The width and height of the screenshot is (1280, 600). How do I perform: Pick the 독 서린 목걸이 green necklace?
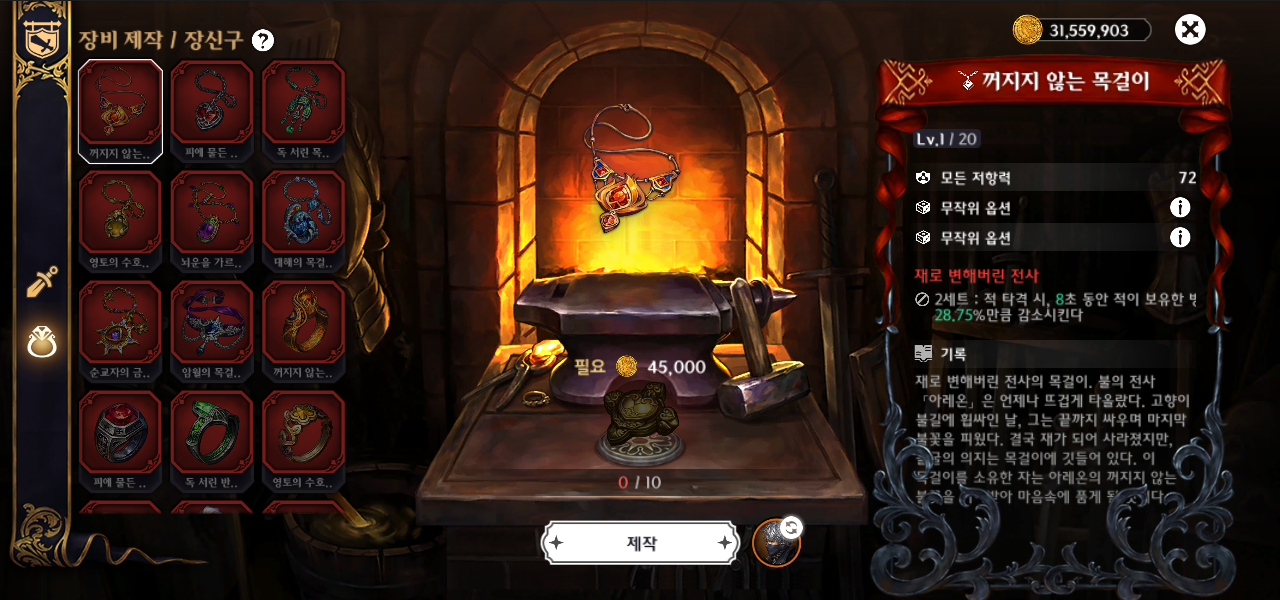click(303, 110)
